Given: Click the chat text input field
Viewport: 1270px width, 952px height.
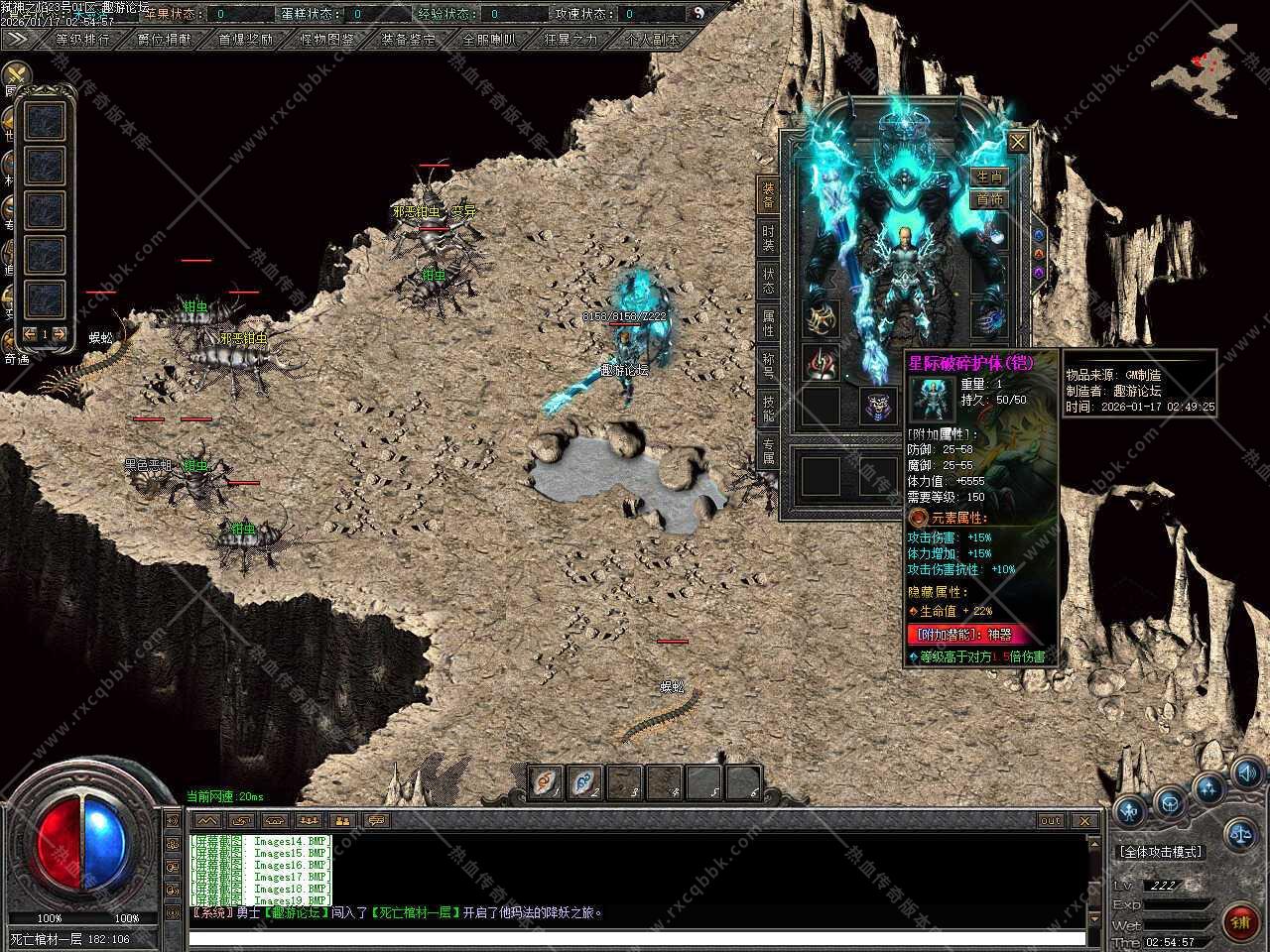Looking at the screenshot, I should 635,937.
